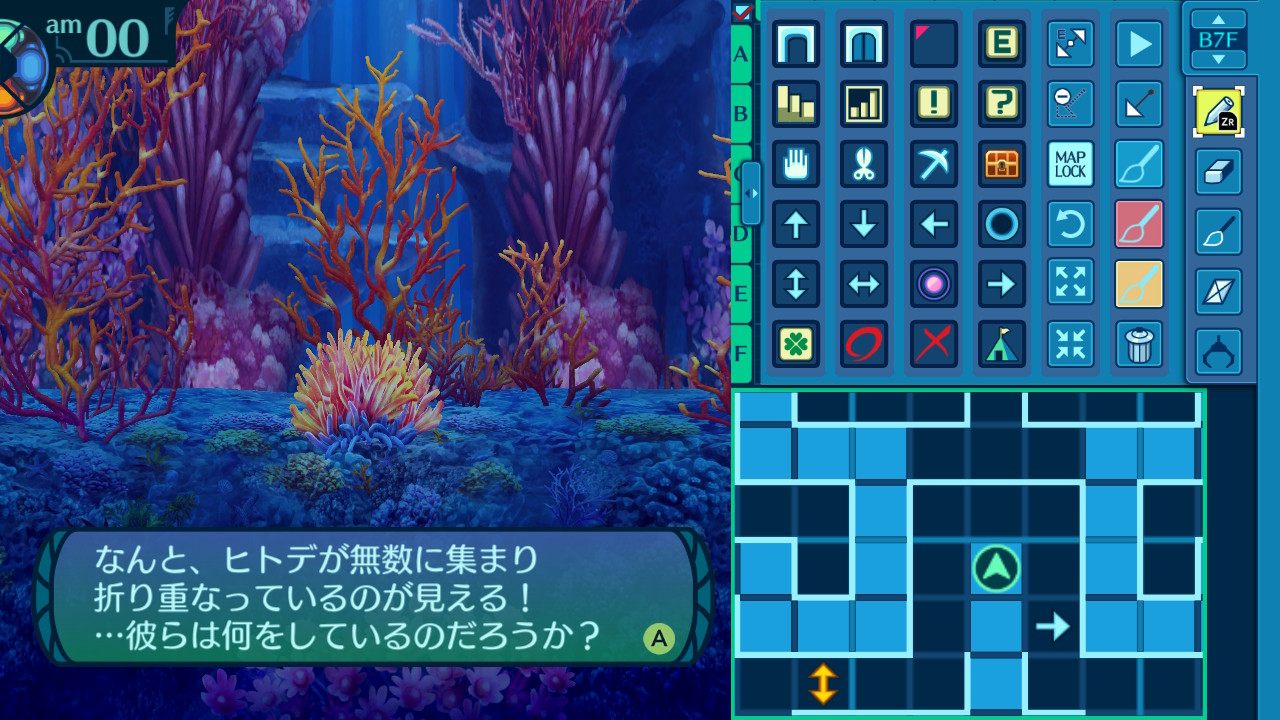Select the treasure chest map icon

click(1001, 164)
